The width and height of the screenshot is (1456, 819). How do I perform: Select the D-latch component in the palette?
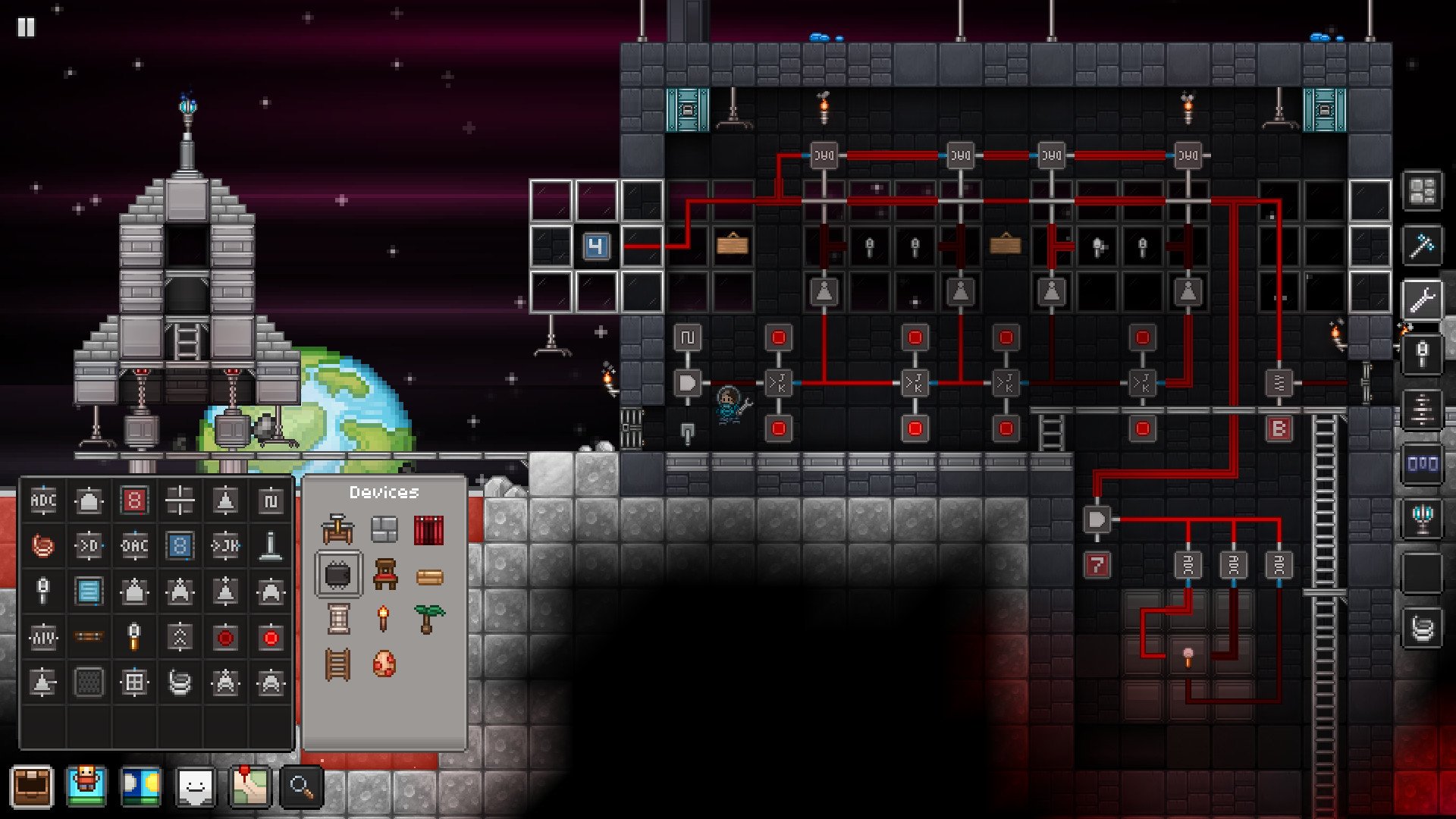click(x=89, y=546)
